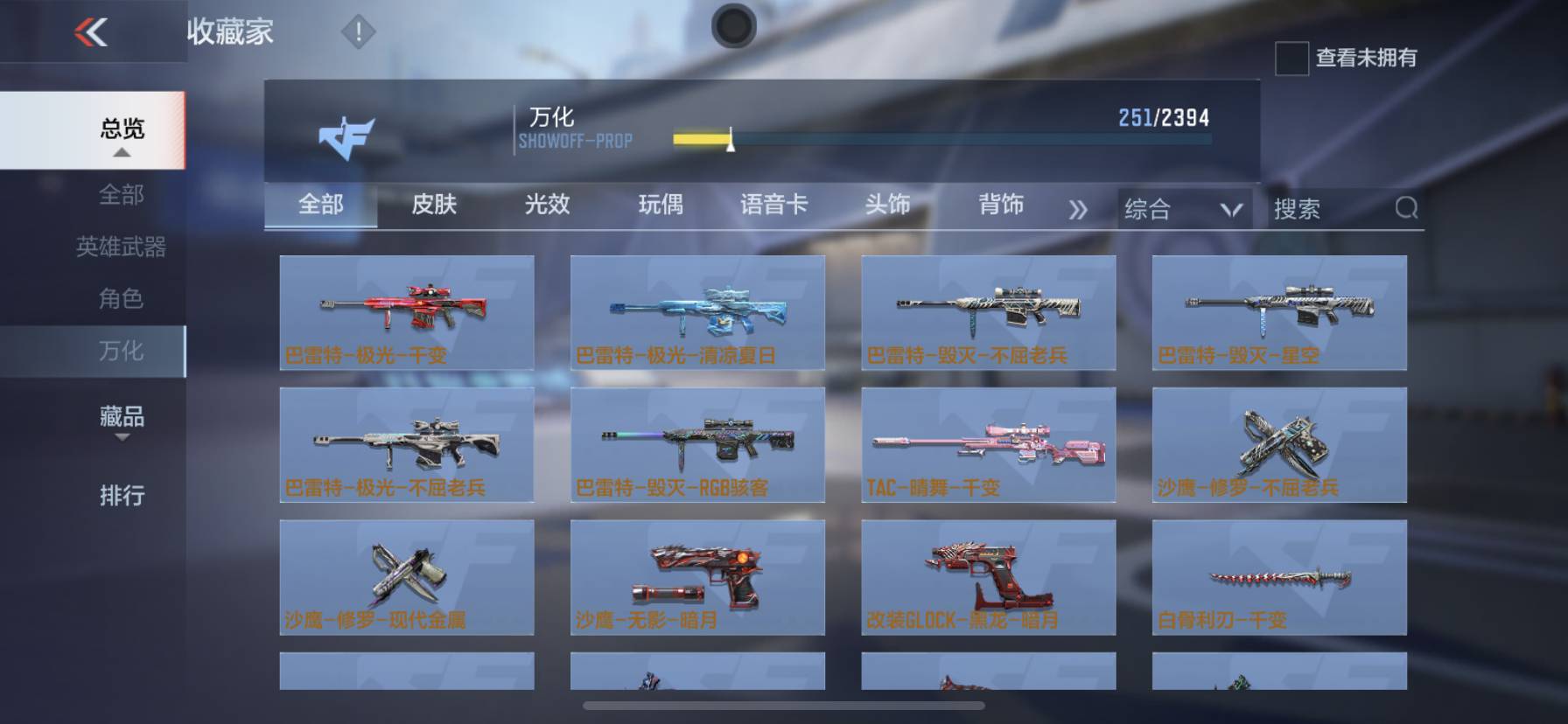
Task: Expand more categories with the » chevron
Action: (x=1079, y=208)
